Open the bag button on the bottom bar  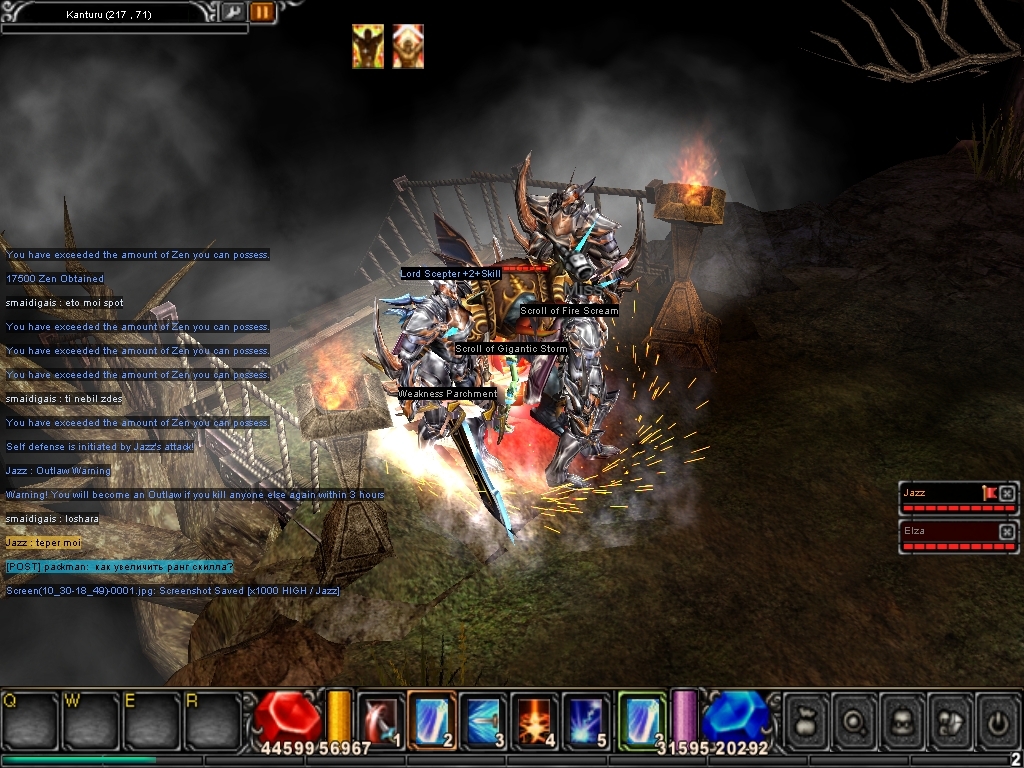pos(807,718)
